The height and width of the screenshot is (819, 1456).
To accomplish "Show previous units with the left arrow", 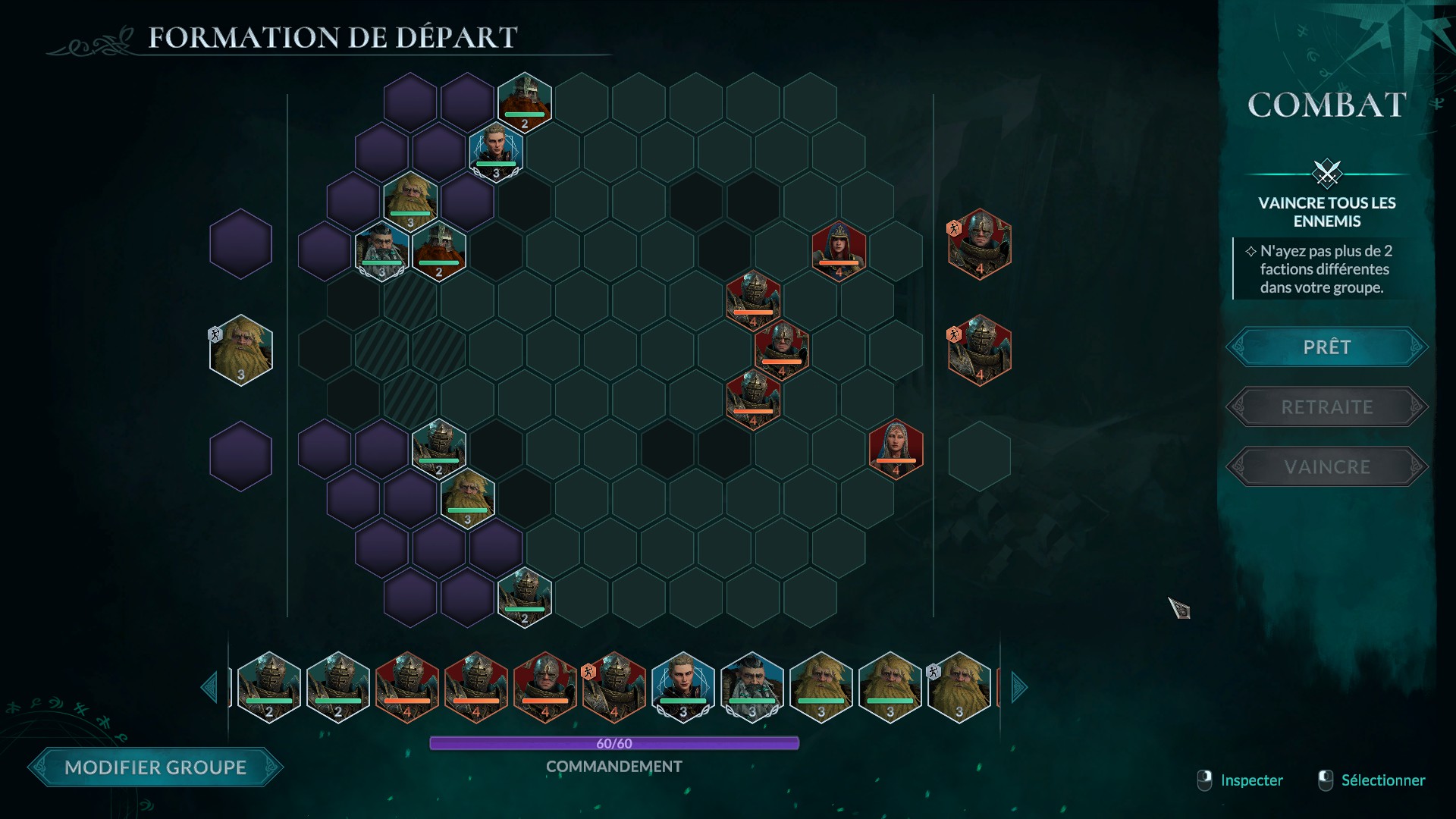I will pos(209,688).
